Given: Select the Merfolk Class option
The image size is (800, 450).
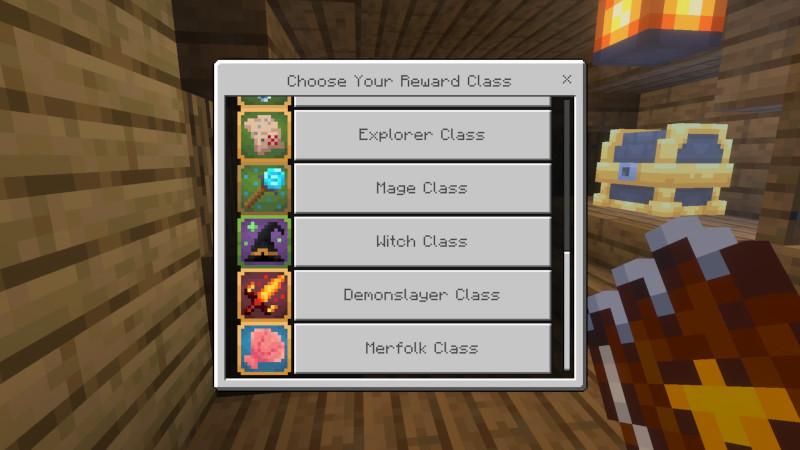Looking at the screenshot, I should [421, 348].
